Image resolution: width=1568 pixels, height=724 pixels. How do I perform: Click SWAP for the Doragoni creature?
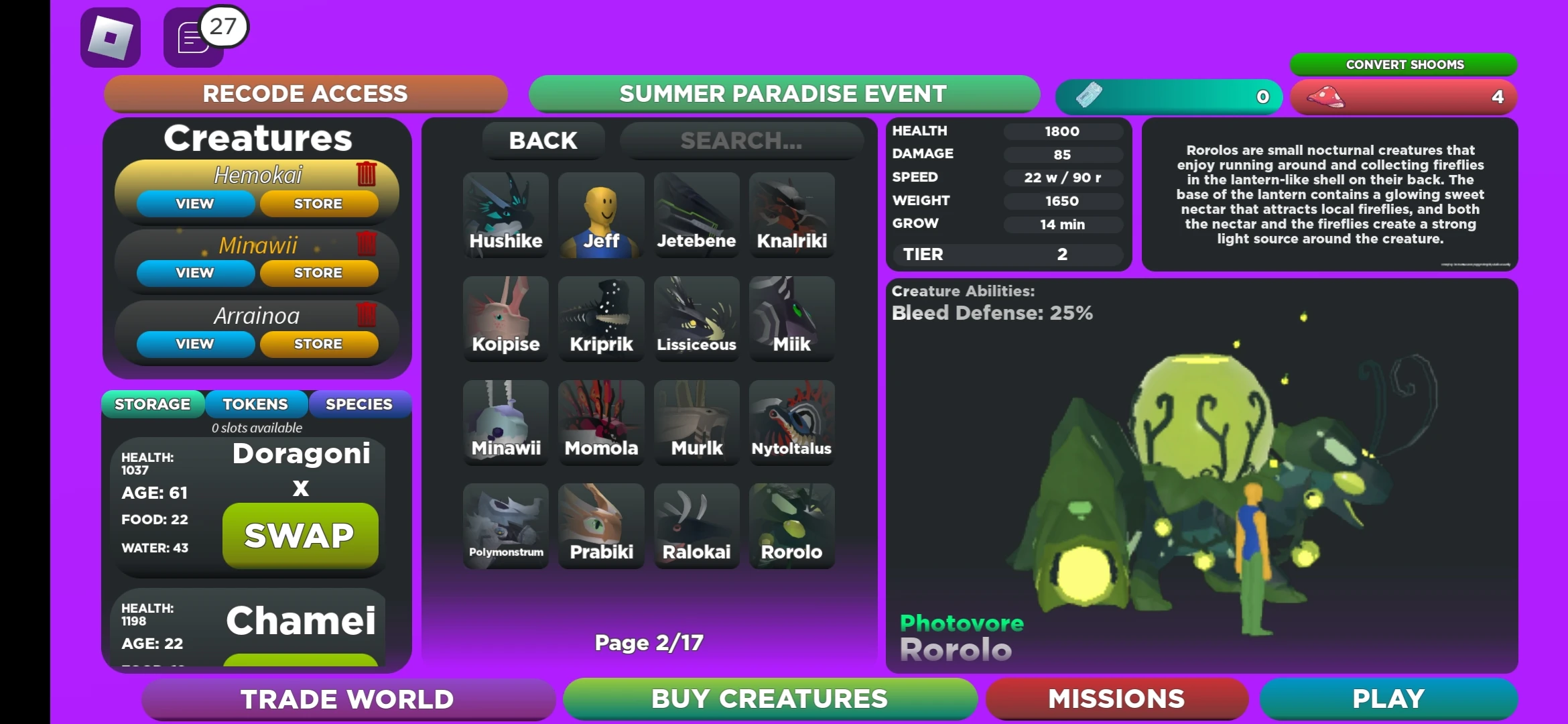click(x=300, y=535)
